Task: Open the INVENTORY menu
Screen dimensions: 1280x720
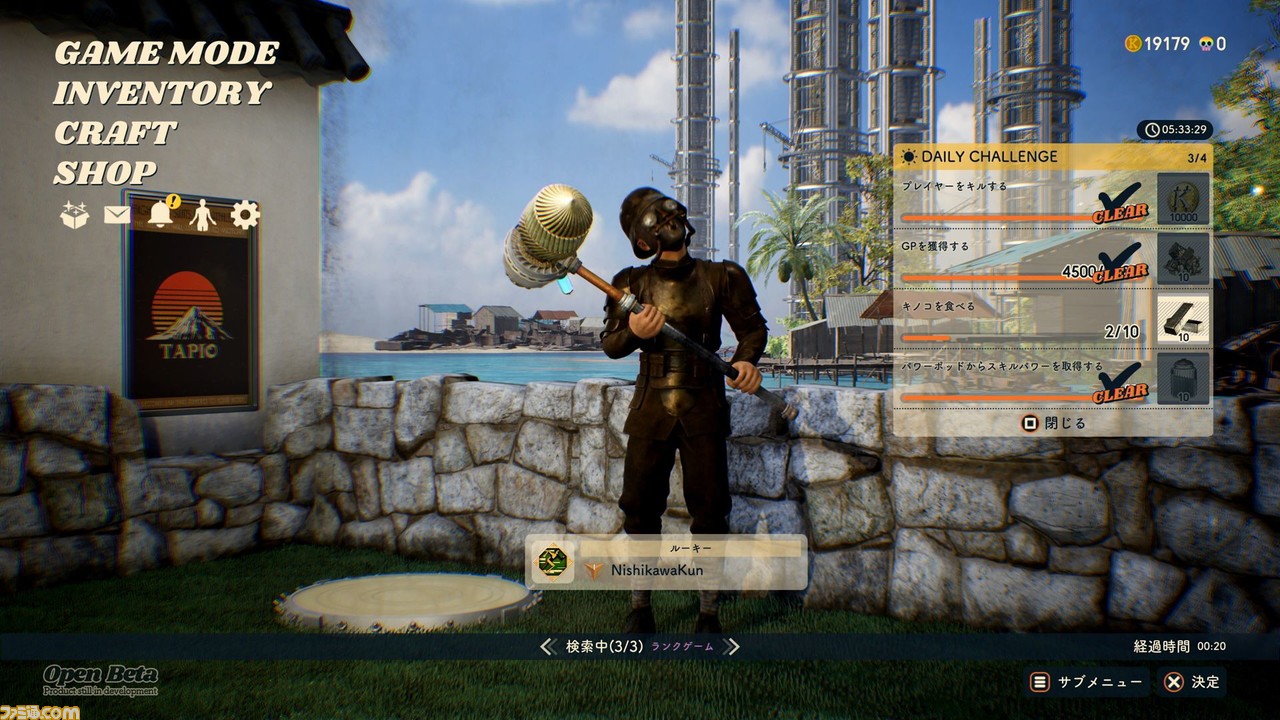Action: 161,93
